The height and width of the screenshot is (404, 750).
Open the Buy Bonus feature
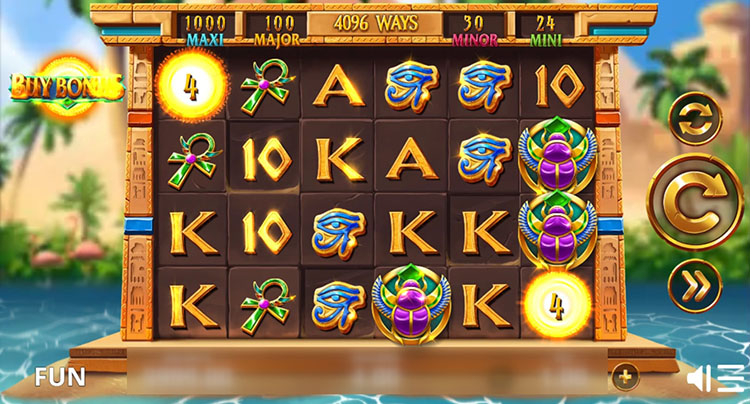[67, 87]
